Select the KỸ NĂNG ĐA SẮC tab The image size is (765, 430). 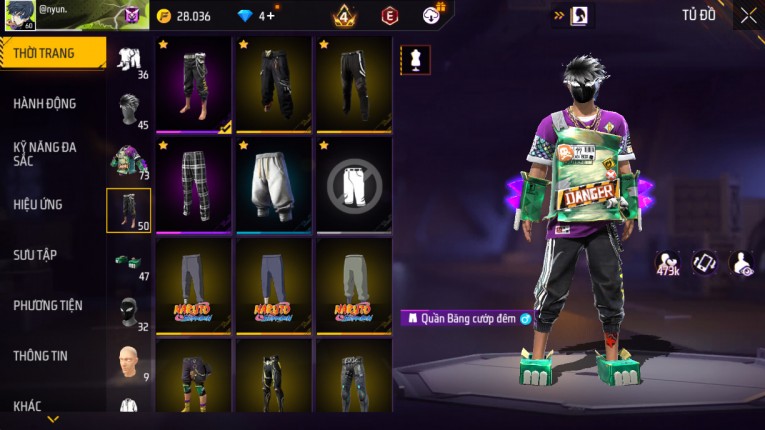click(45, 153)
